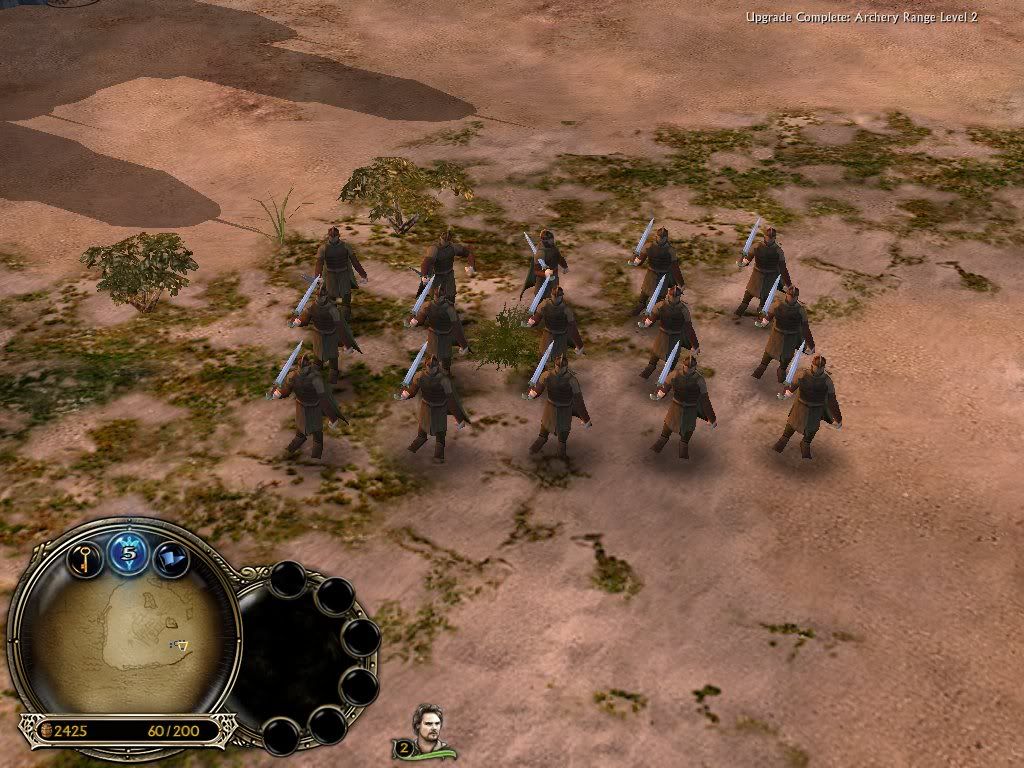Click the golden key menu button
The height and width of the screenshot is (768, 1024).
(85, 556)
